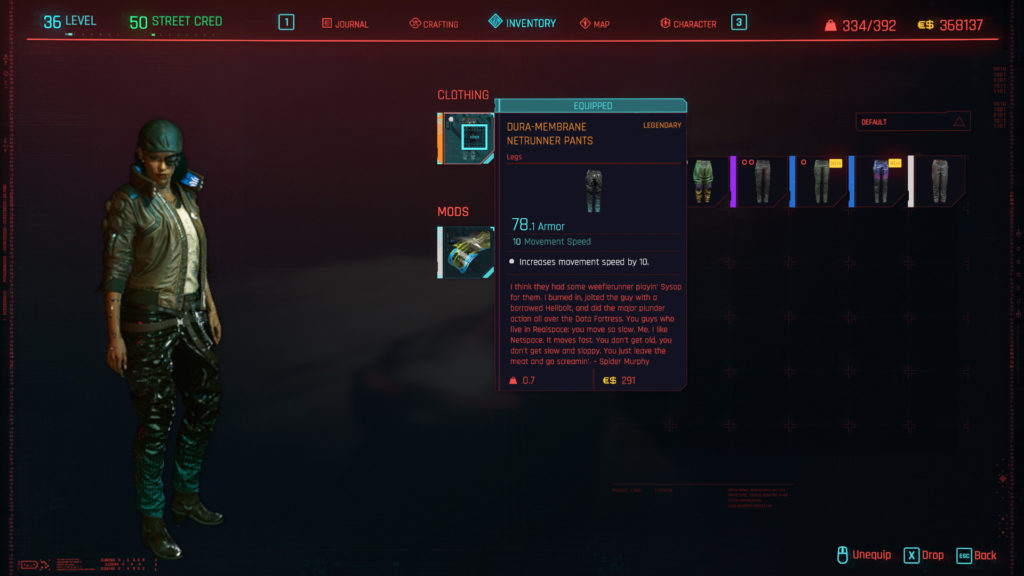The height and width of the screenshot is (576, 1024).
Task: Switch to the Crafting tab
Action: click(434, 23)
